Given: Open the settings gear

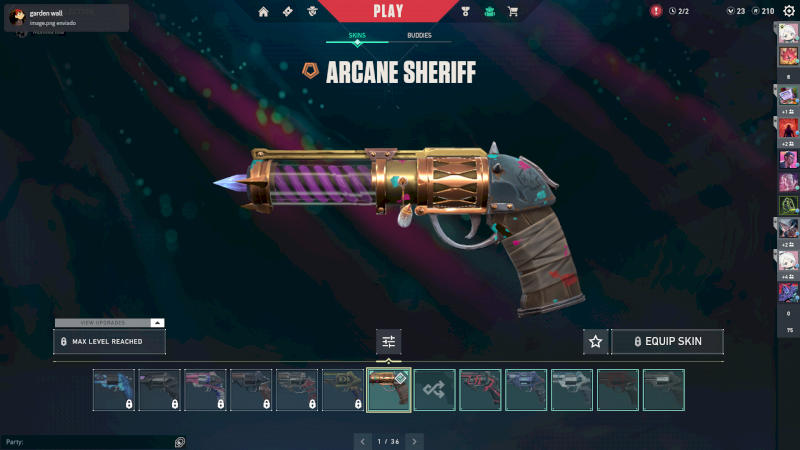Looking at the screenshot, I should (788, 11).
